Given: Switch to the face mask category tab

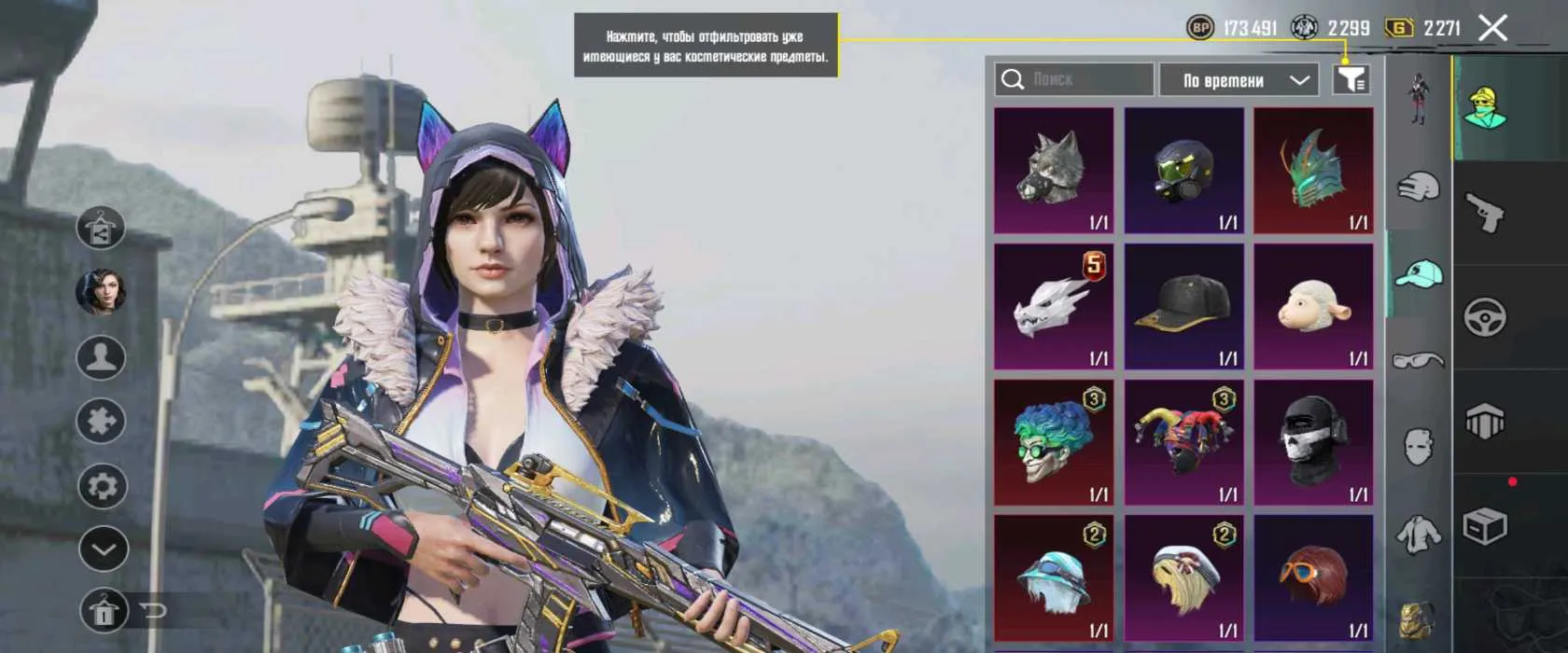Looking at the screenshot, I should coord(1419,447).
